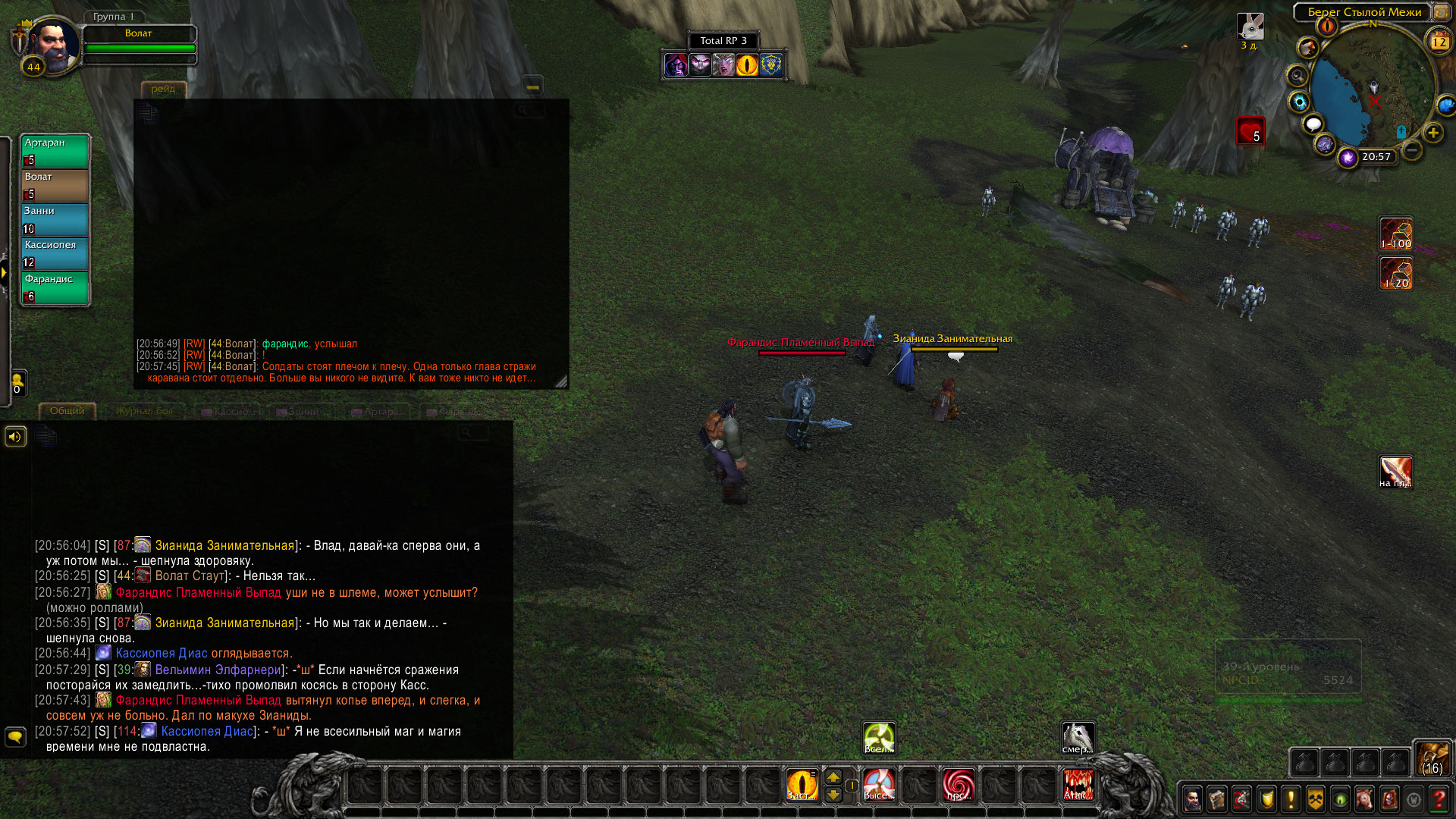The width and height of the screenshot is (1456, 819).
Task: Switch to the Общий chat tab
Action: pyautogui.click(x=67, y=411)
